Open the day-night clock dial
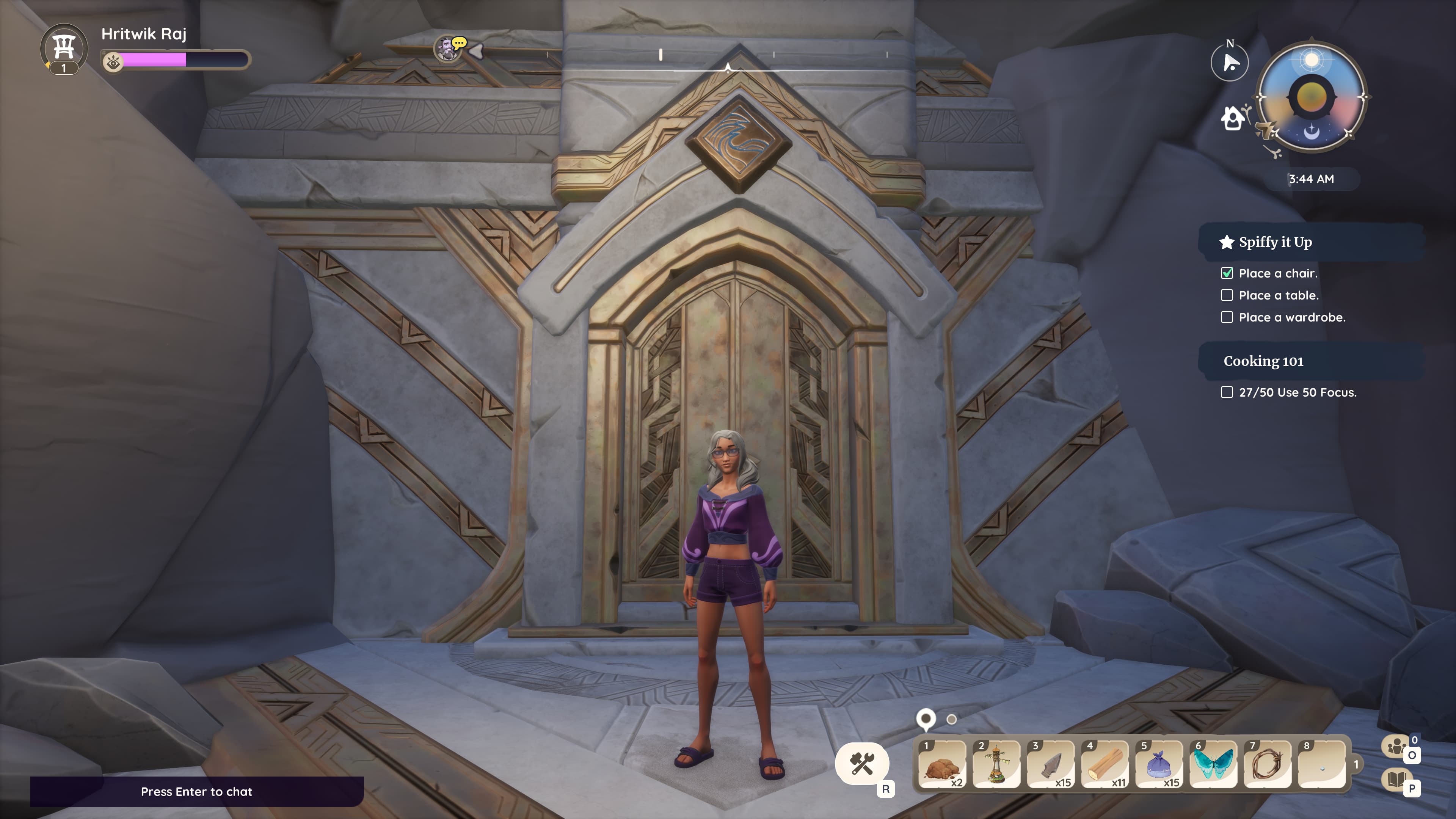The width and height of the screenshot is (1456, 819). [1311, 97]
